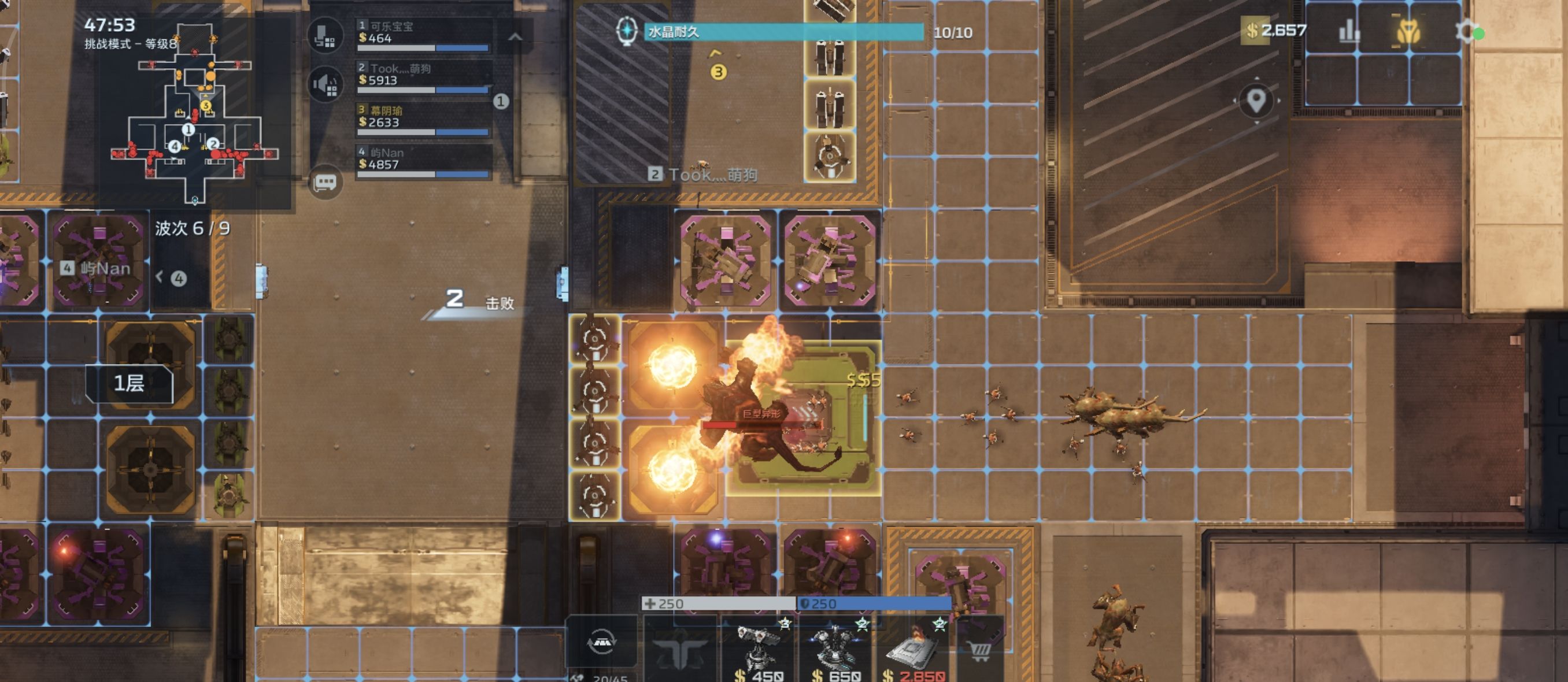
Task: Open the chat bubble button
Action: point(325,182)
